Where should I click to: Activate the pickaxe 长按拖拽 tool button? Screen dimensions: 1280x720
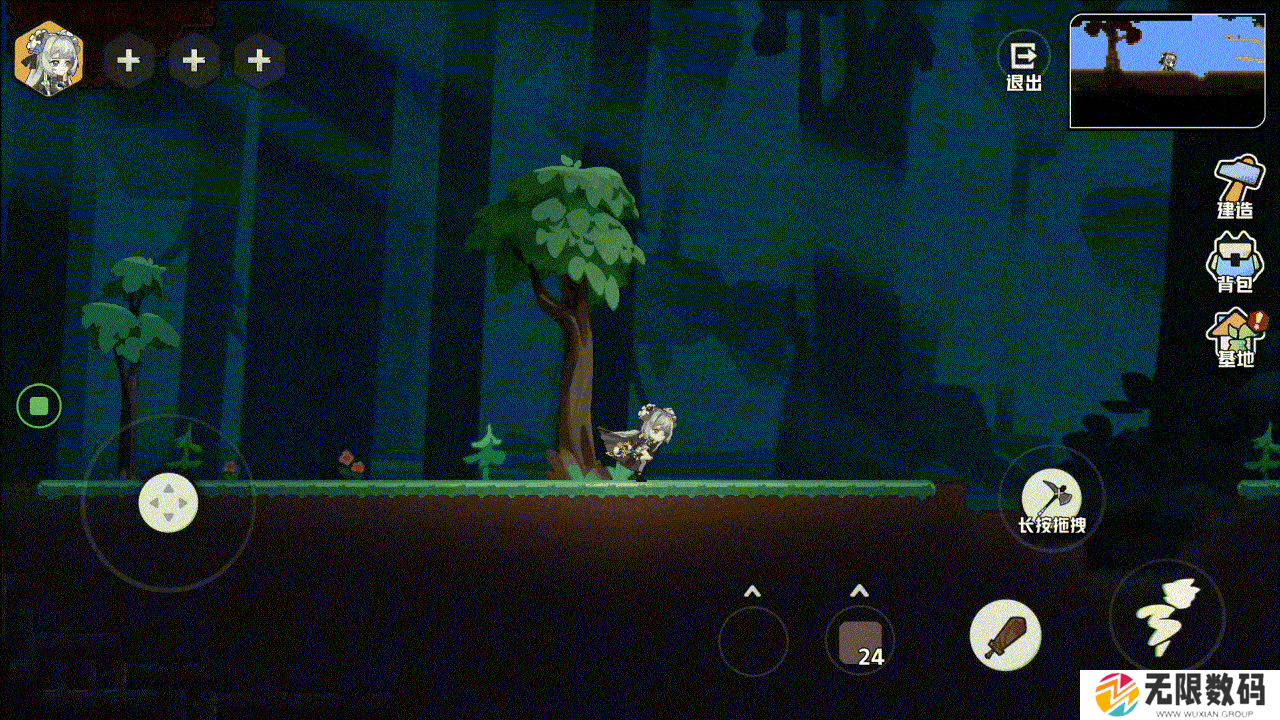click(1051, 498)
